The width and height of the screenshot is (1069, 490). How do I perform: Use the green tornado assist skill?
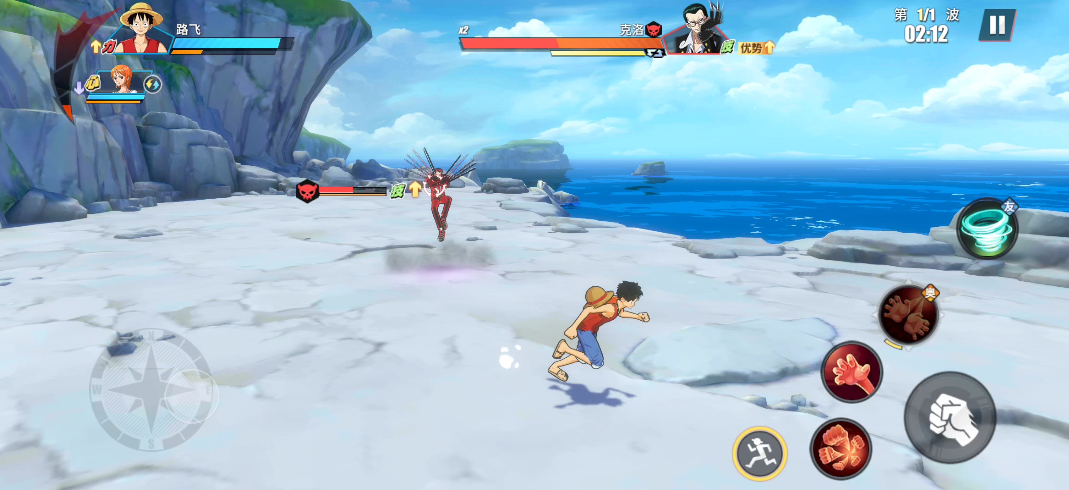(987, 230)
